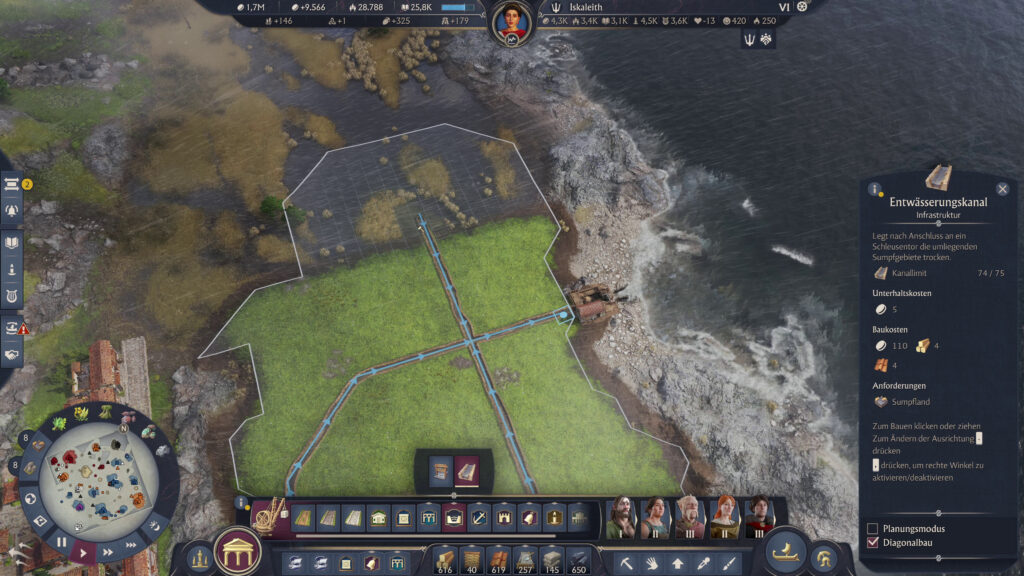Open the Roman helmet military button
The width and height of the screenshot is (1024, 576).
tap(826, 559)
